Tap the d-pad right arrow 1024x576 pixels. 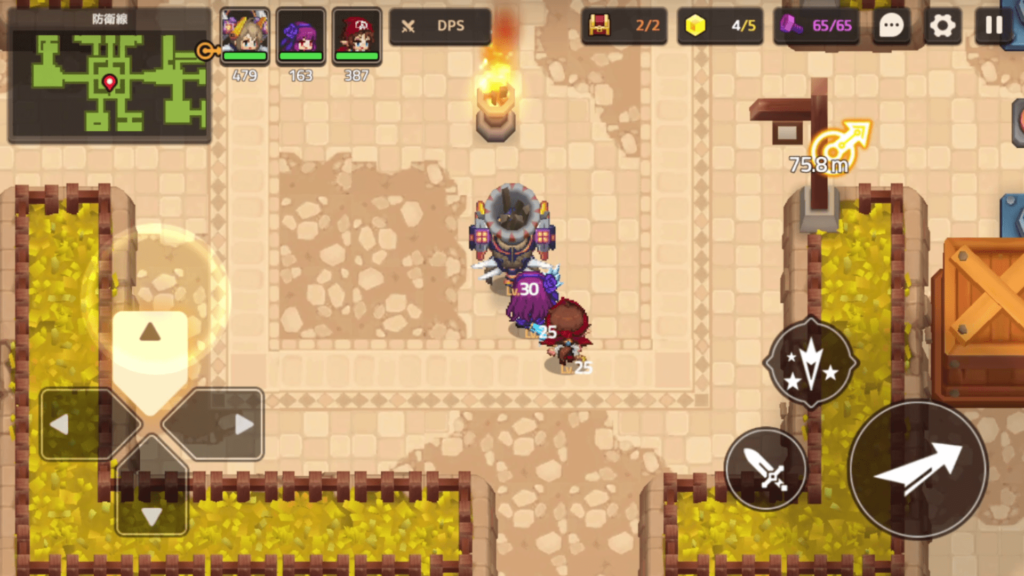[234, 424]
